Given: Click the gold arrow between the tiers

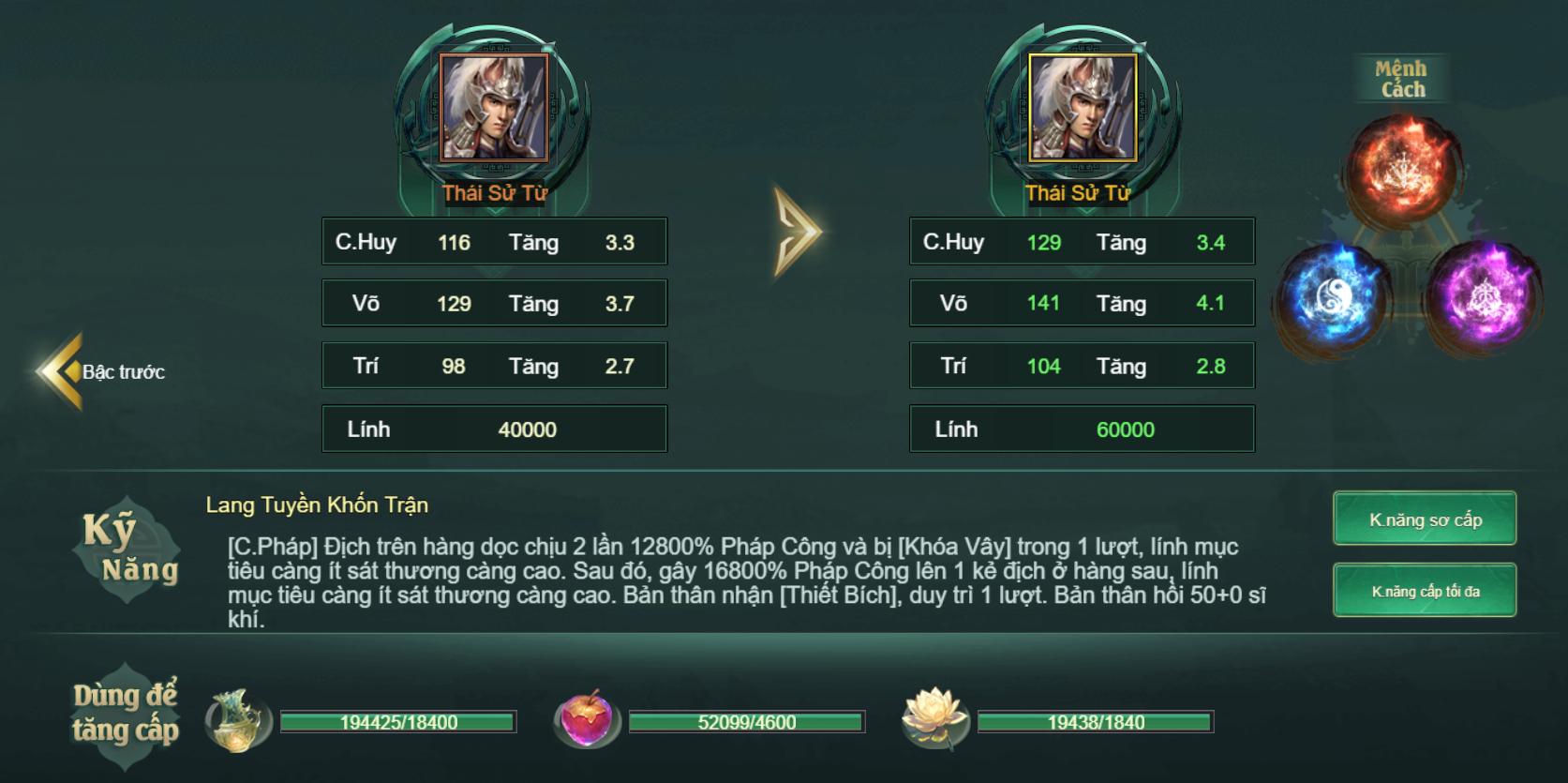Looking at the screenshot, I should pyautogui.click(x=797, y=233).
